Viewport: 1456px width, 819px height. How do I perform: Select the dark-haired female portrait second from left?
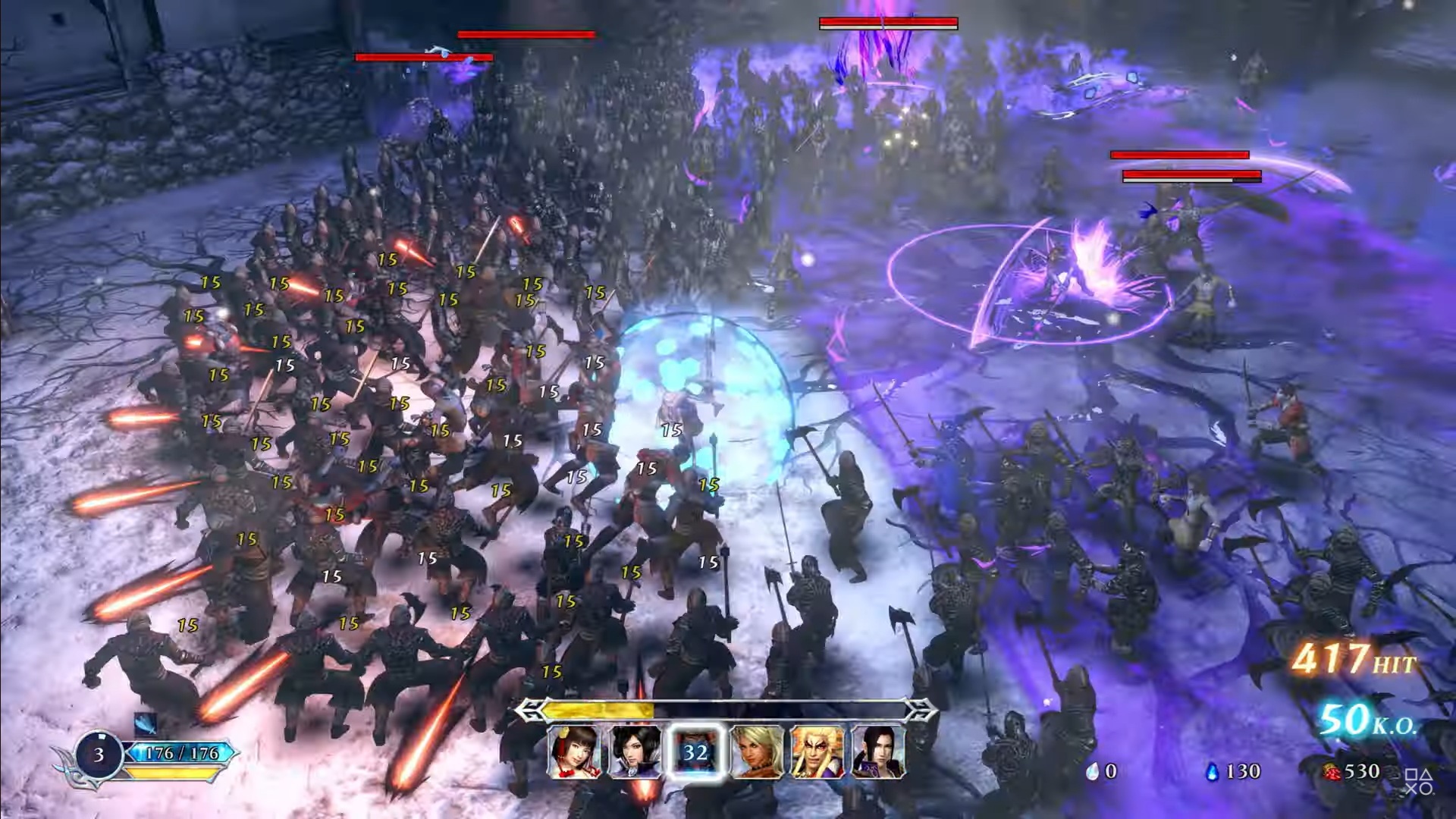pos(635,752)
